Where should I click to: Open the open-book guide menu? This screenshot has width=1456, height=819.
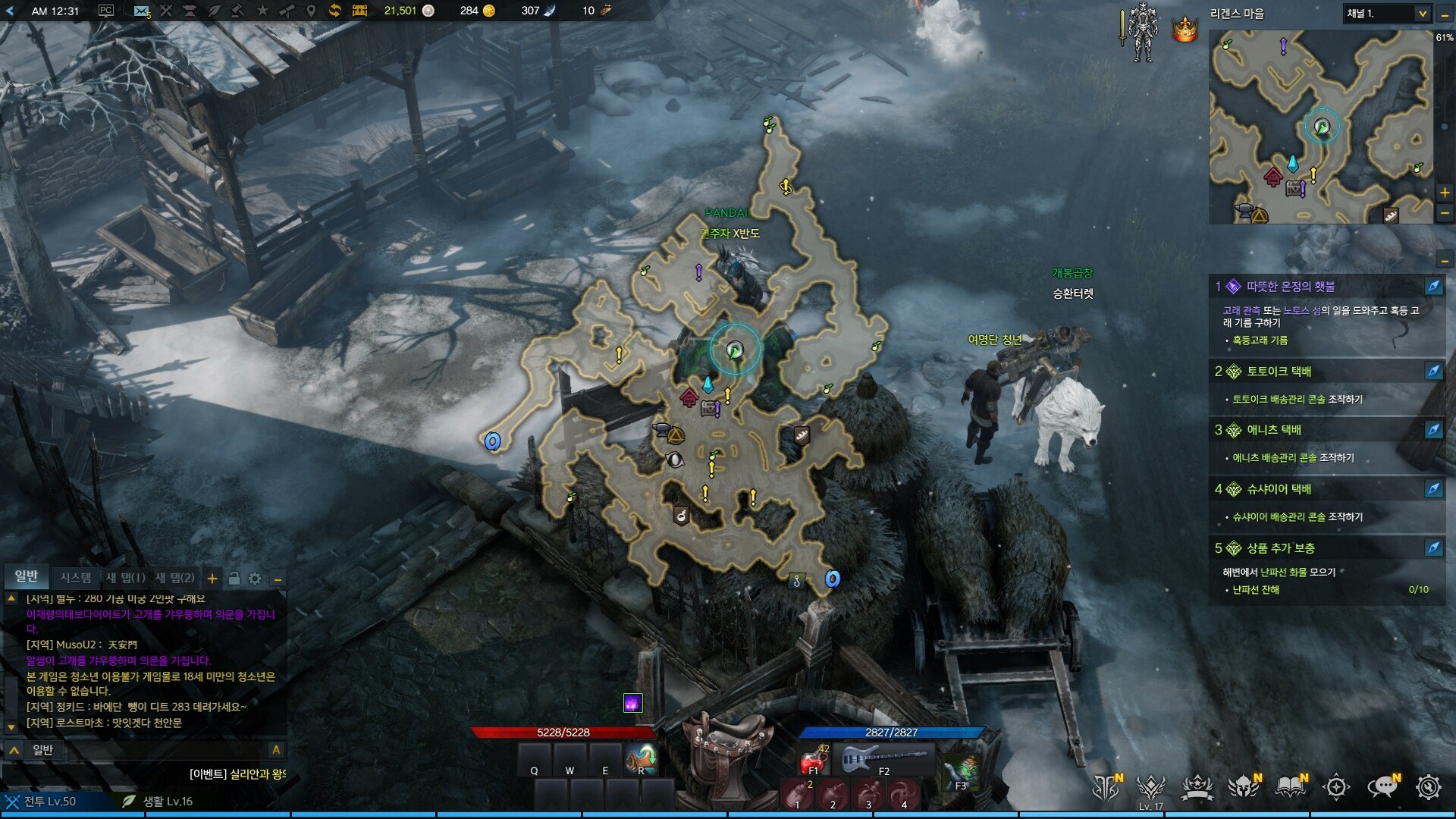[x=1290, y=787]
